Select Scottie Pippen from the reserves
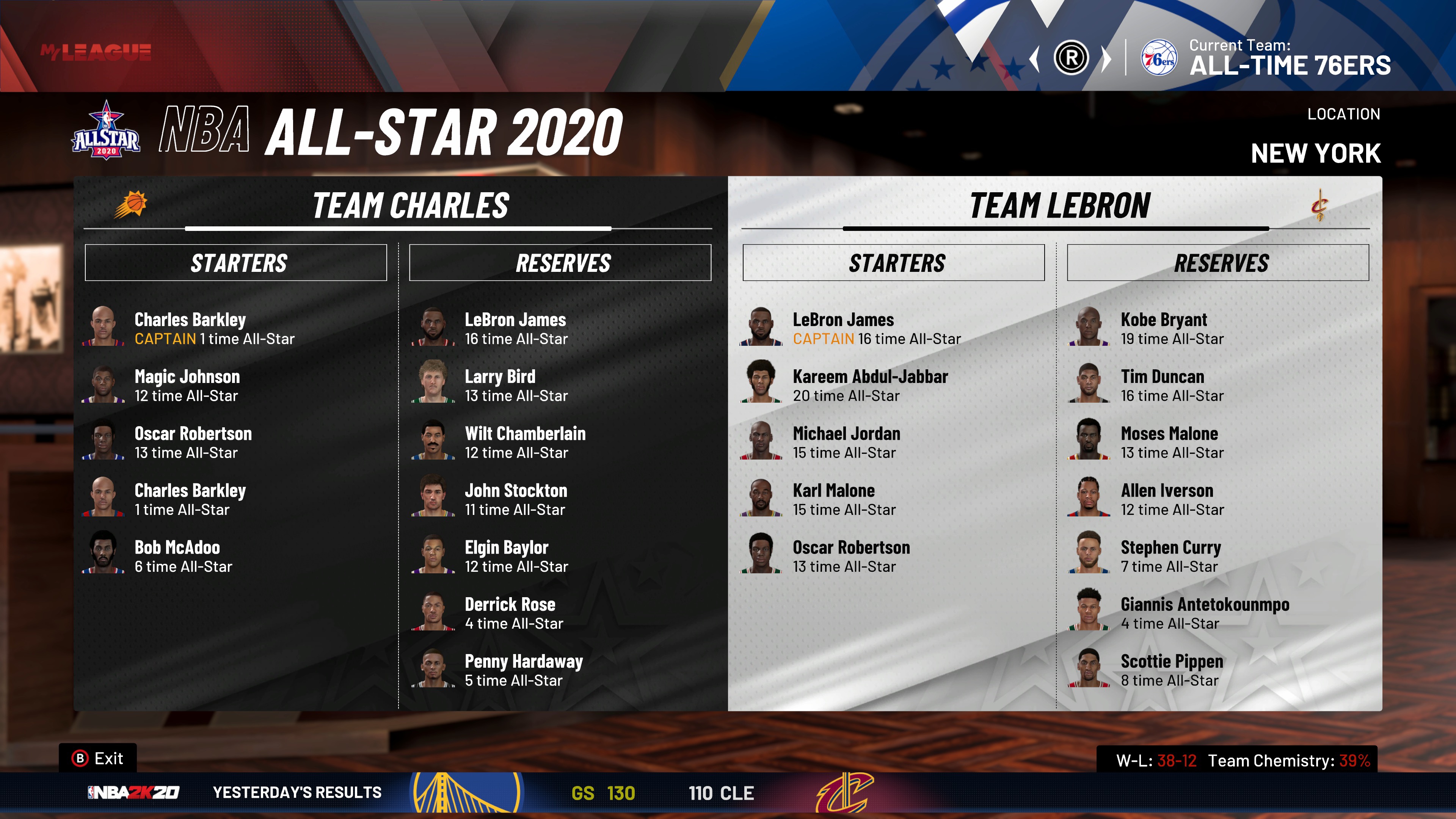This screenshot has width=1456, height=819. click(1172, 670)
